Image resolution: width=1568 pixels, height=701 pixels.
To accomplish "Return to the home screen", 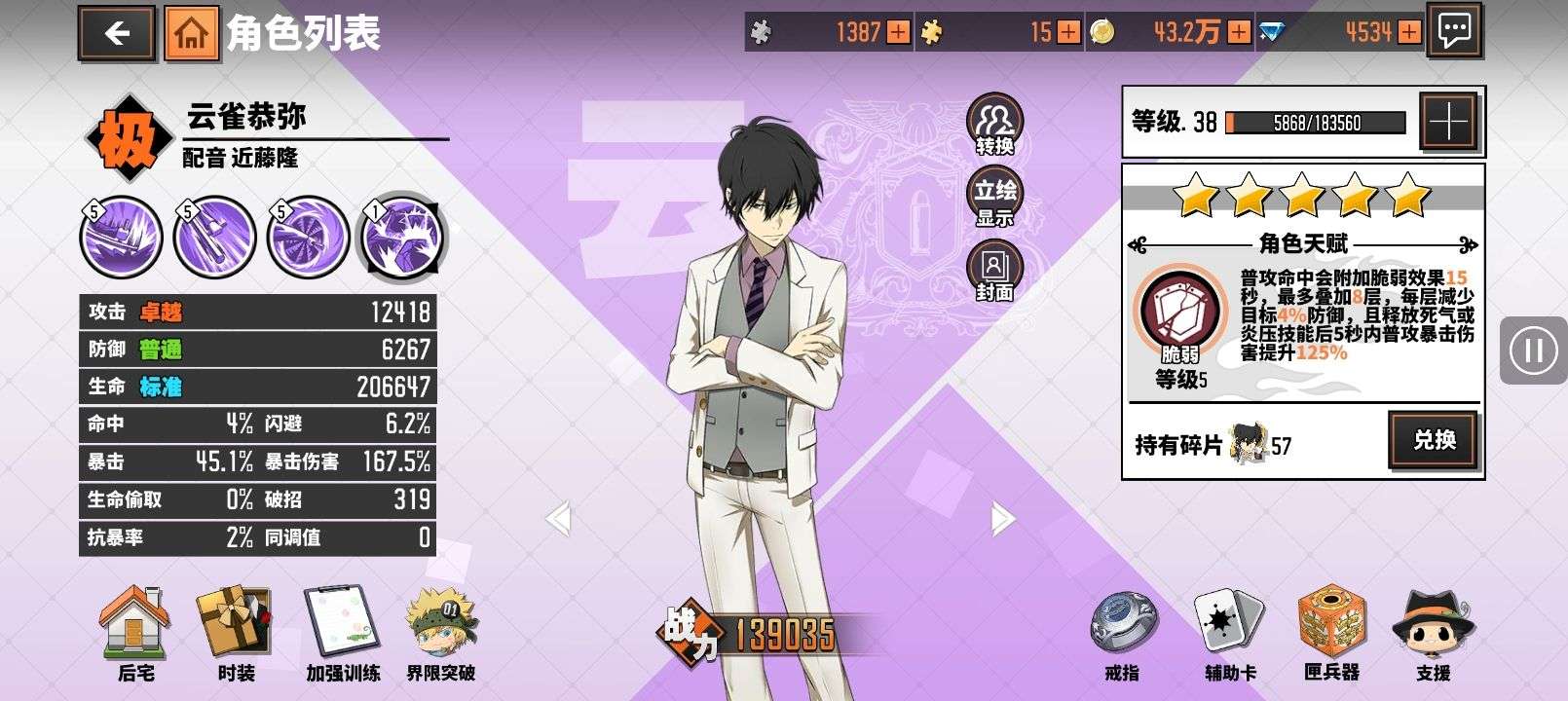I will (191, 34).
